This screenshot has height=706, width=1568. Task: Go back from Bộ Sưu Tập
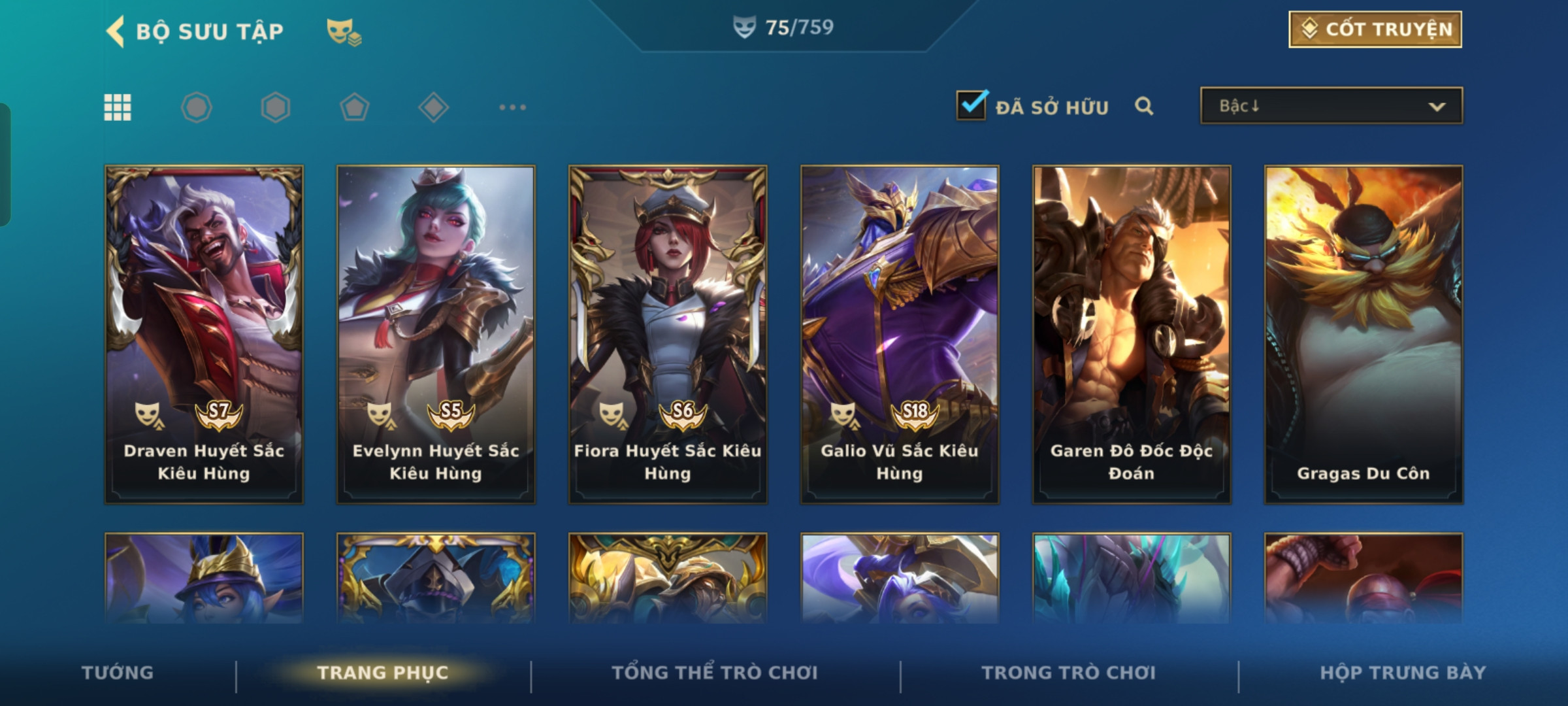(116, 31)
